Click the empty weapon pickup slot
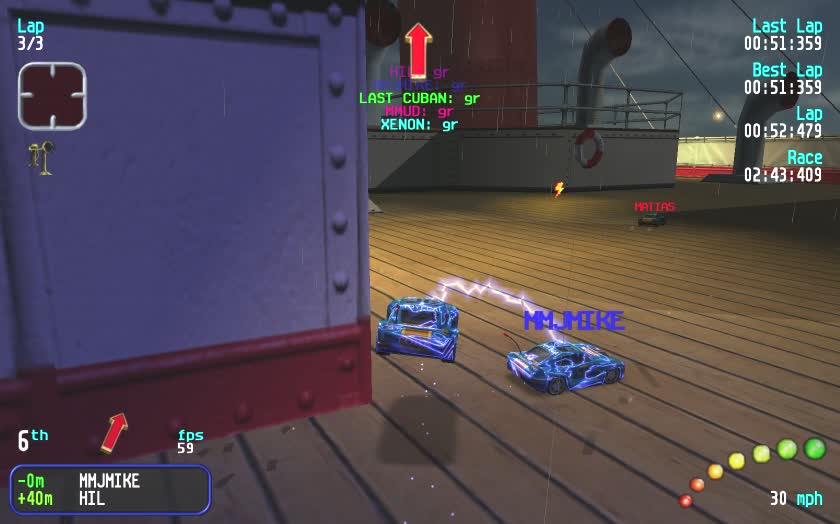 (x=52, y=95)
